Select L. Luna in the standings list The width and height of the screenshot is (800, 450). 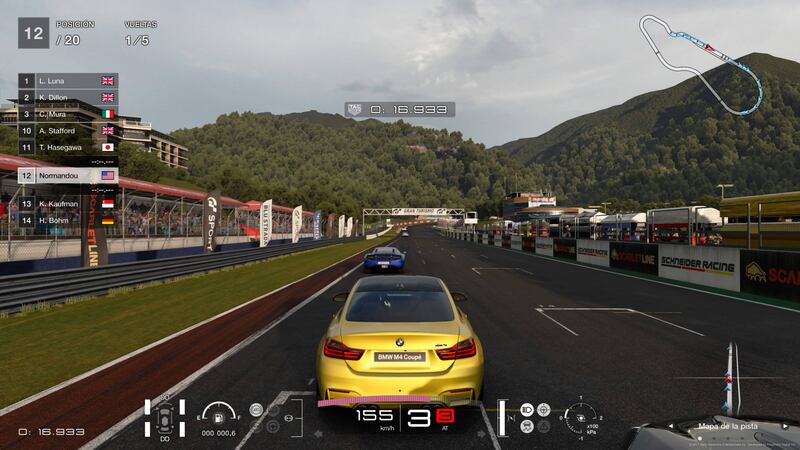pyautogui.click(x=67, y=80)
